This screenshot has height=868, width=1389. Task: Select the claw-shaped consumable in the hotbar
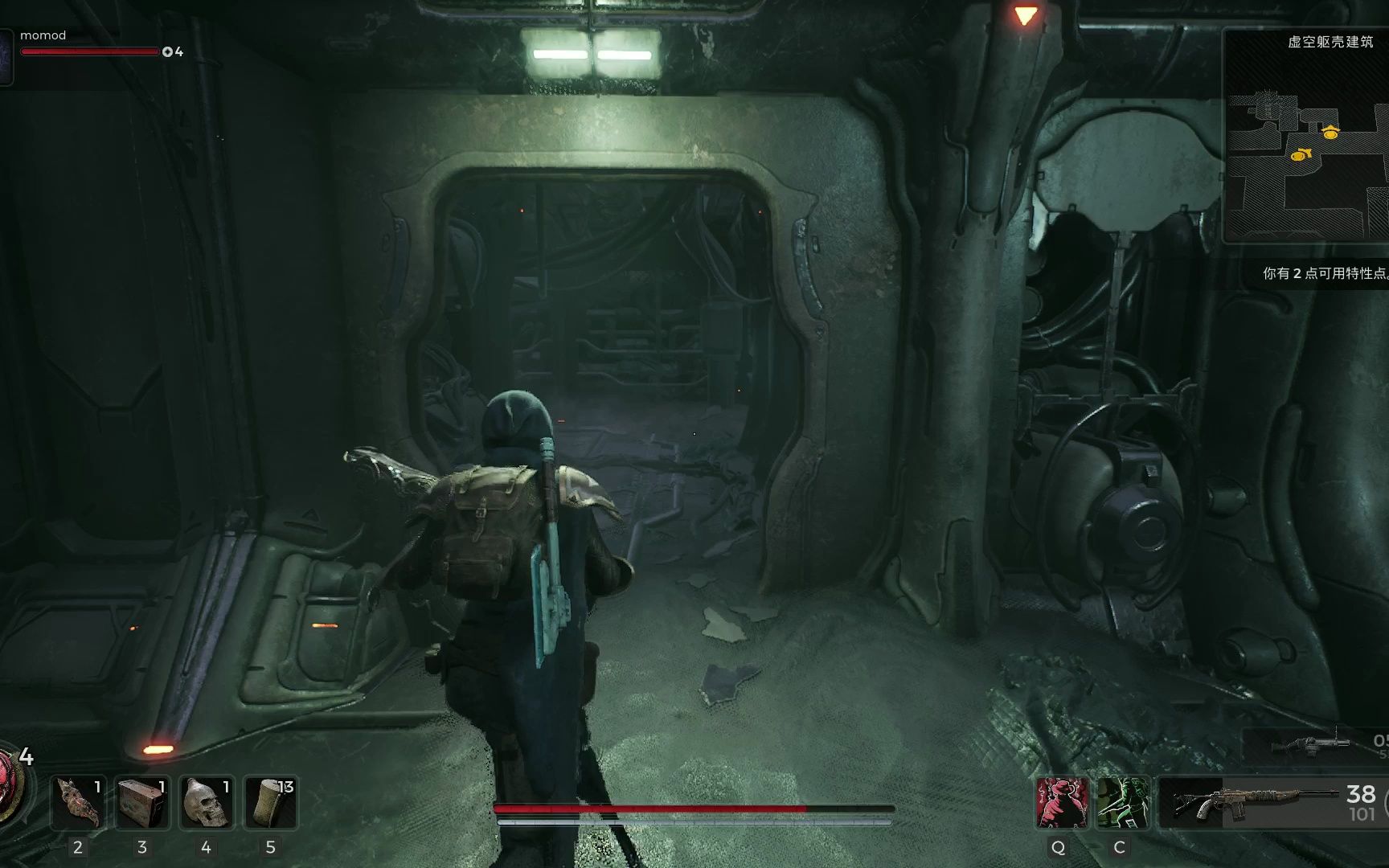(x=78, y=802)
